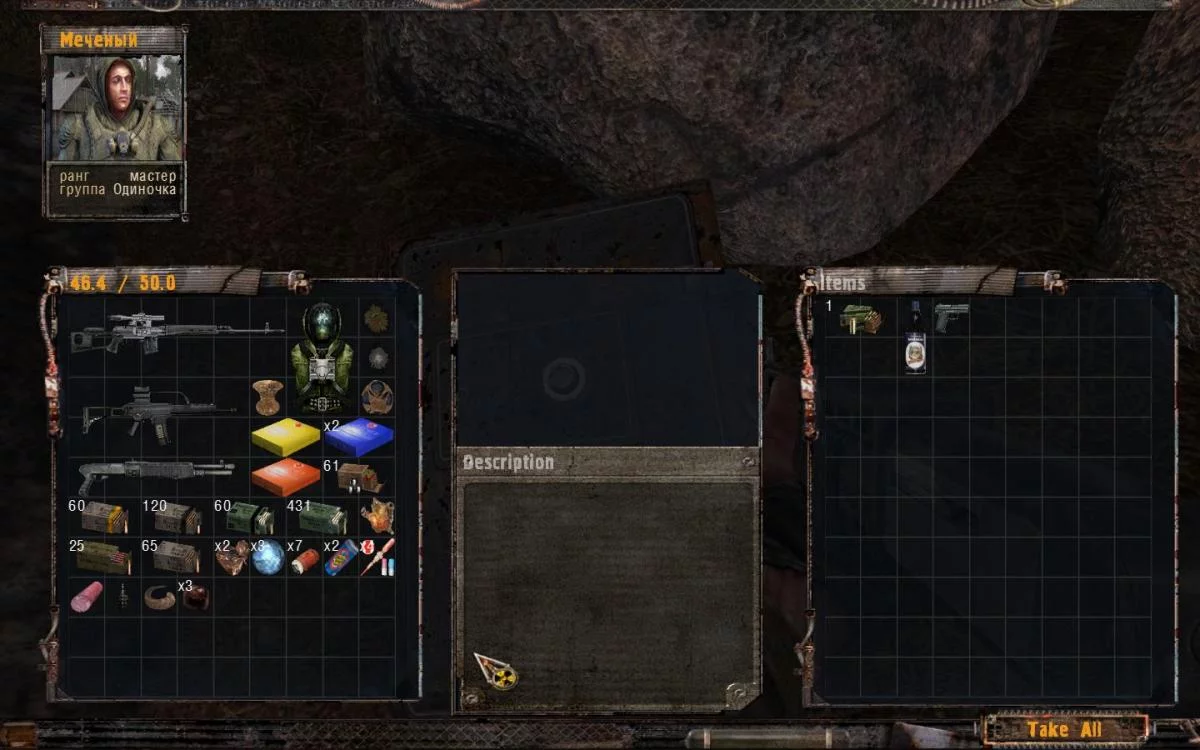Screen dimensions: 1200x750
Task: Take the pistol from the loot grid
Action: coord(951,318)
